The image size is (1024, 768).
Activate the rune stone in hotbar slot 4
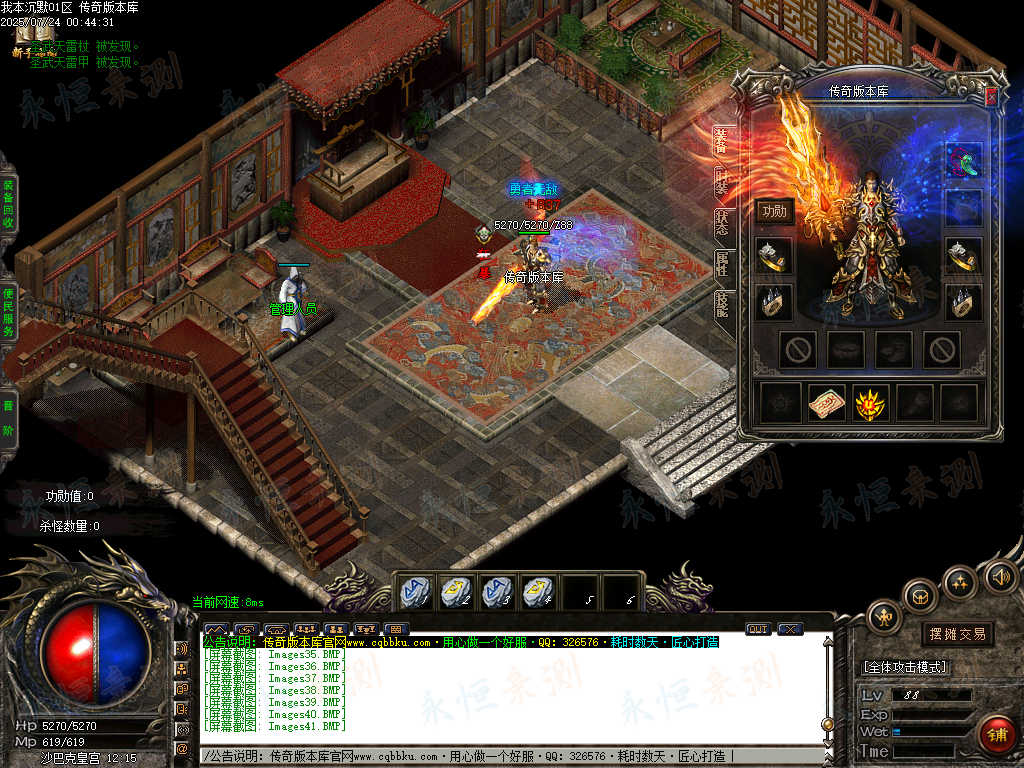point(538,591)
